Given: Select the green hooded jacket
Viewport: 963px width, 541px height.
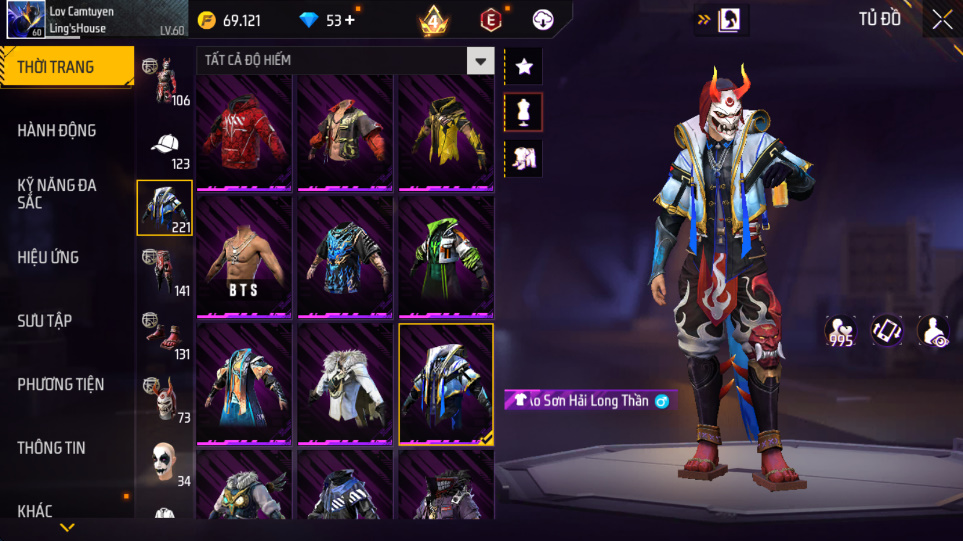Looking at the screenshot, I should tap(446, 257).
